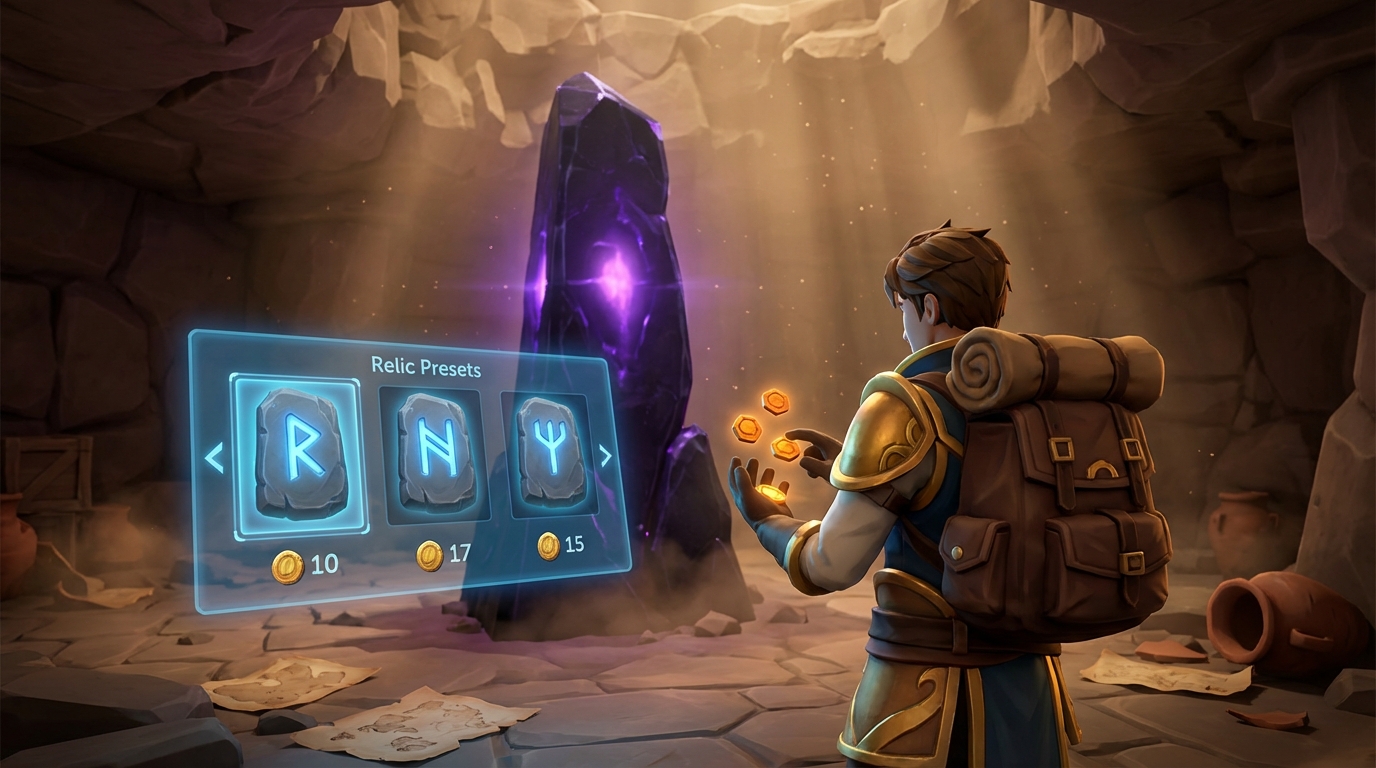Purchase the 17-coin rune preset
The image size is (1376, 768).
[x=430, y=555]
